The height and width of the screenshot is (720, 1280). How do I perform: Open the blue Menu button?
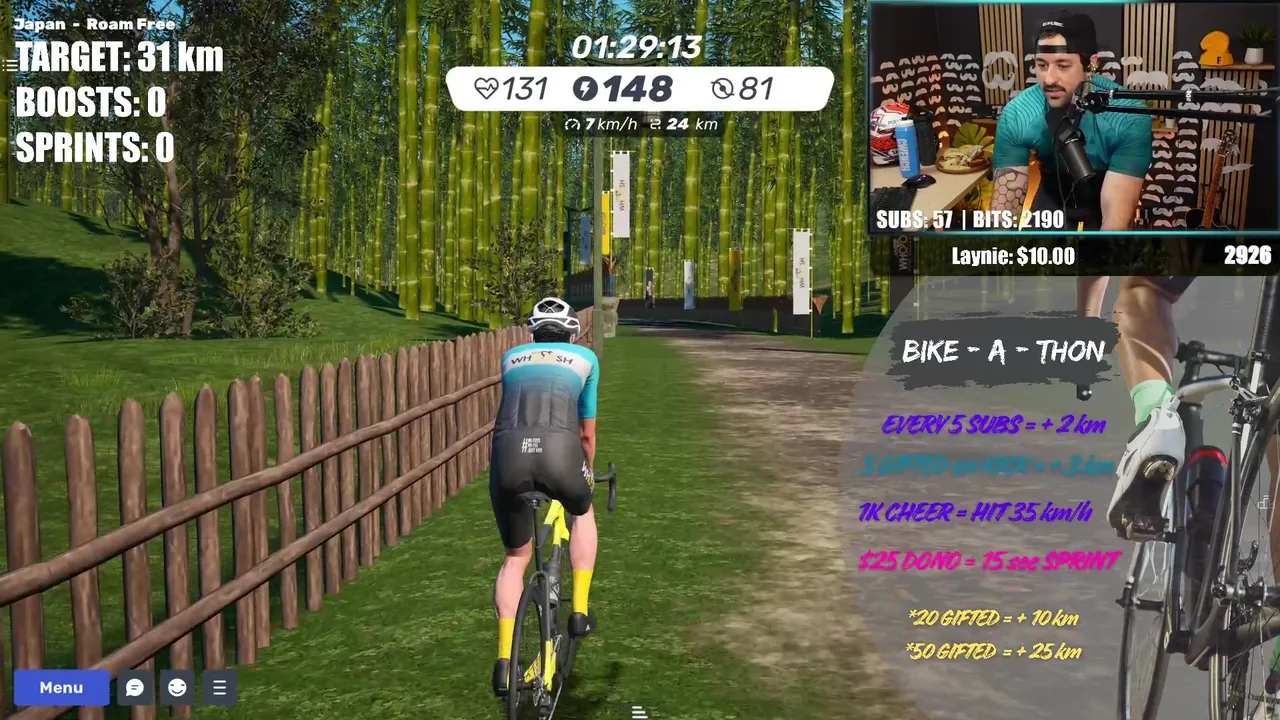pos(61,687)
